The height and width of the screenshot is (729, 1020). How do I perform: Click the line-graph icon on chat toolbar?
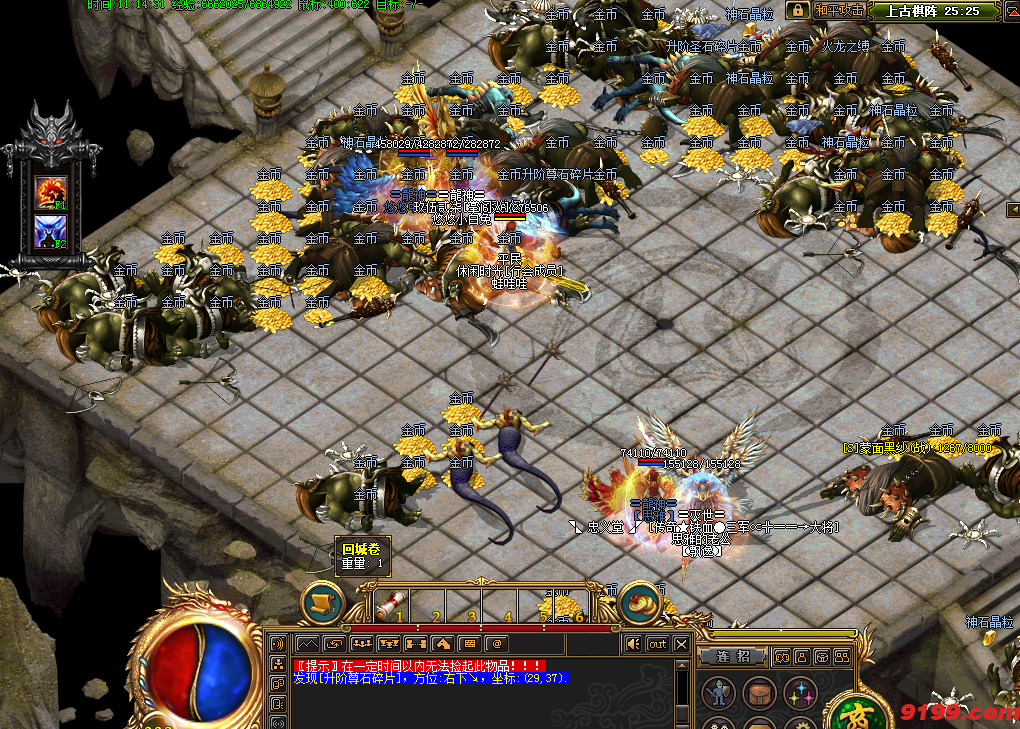coord(307,644)
